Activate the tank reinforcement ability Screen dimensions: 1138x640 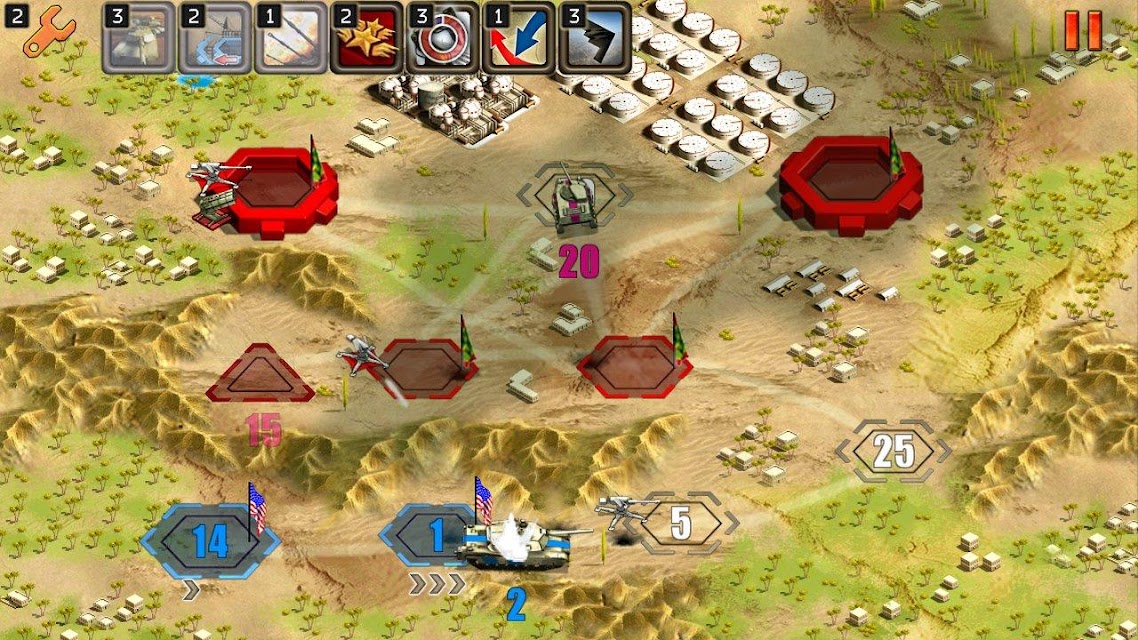tap(139, 38)
